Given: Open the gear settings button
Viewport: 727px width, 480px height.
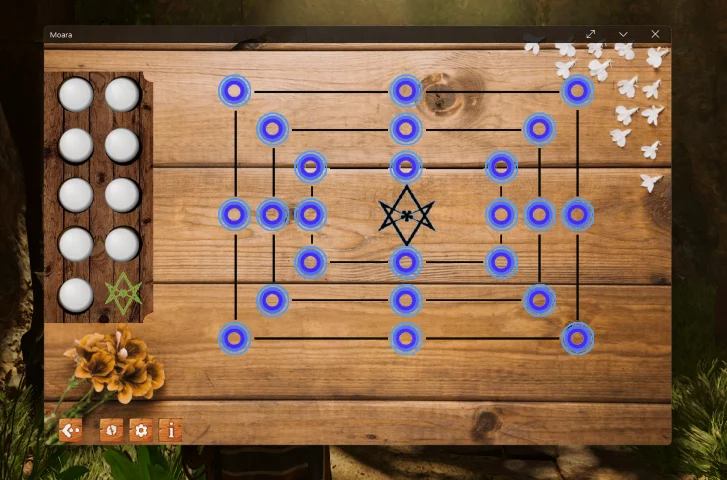Looking at the screenshot, I should pos(141,430).
